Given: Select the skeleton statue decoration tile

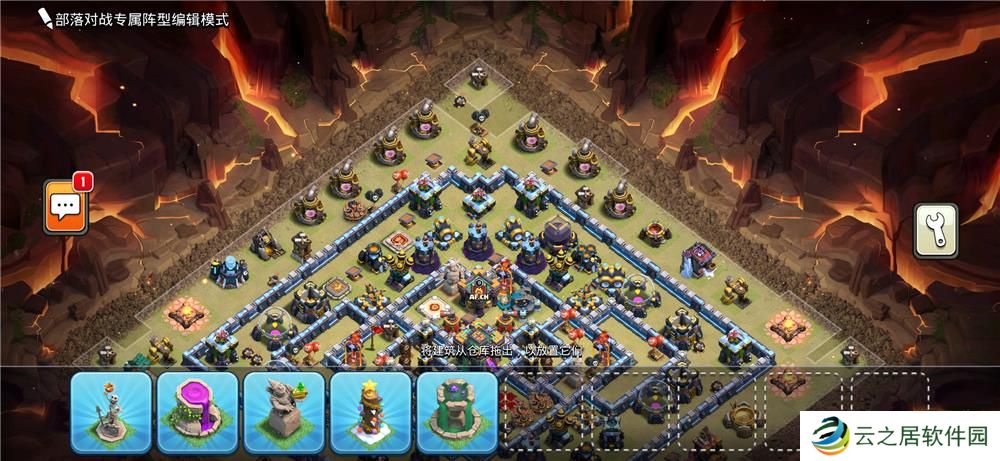Looking at the screenshot, I should coord(111,413).
